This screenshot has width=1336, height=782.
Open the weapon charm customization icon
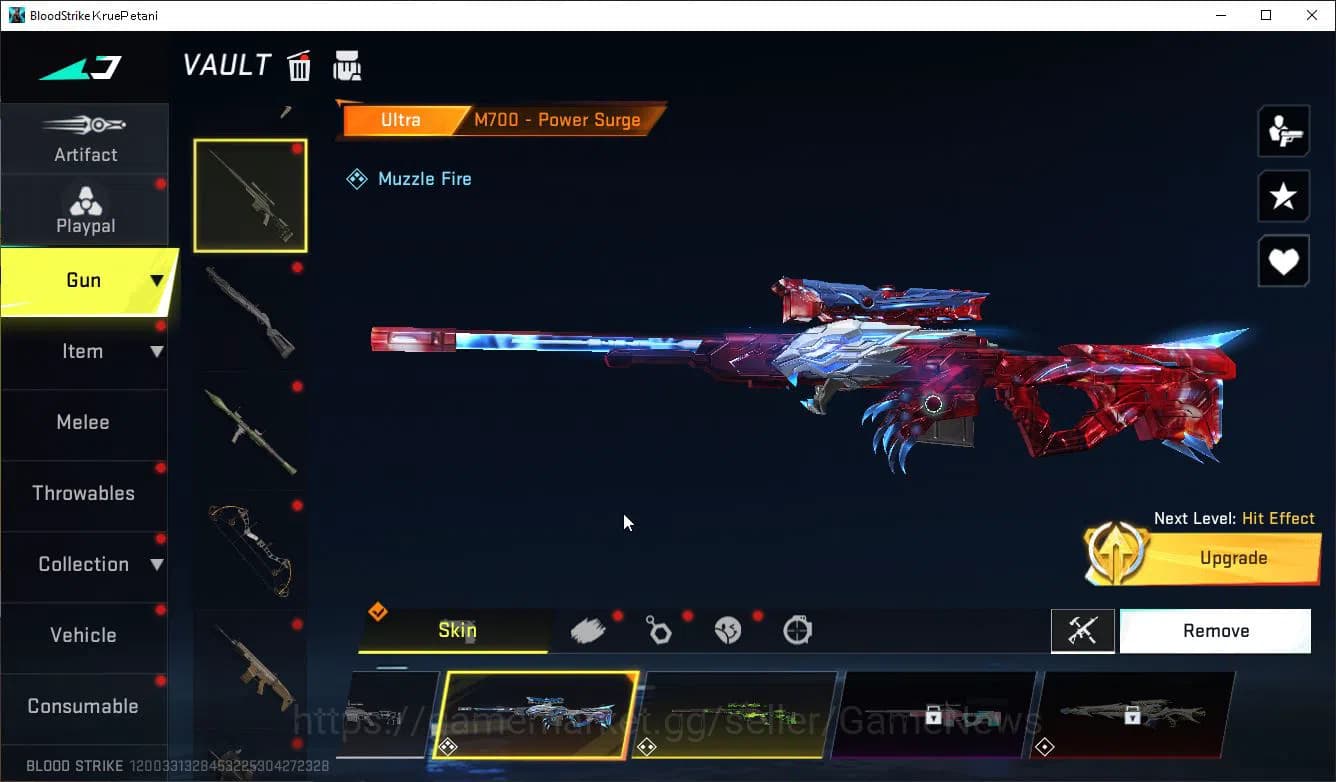[659, 630]
